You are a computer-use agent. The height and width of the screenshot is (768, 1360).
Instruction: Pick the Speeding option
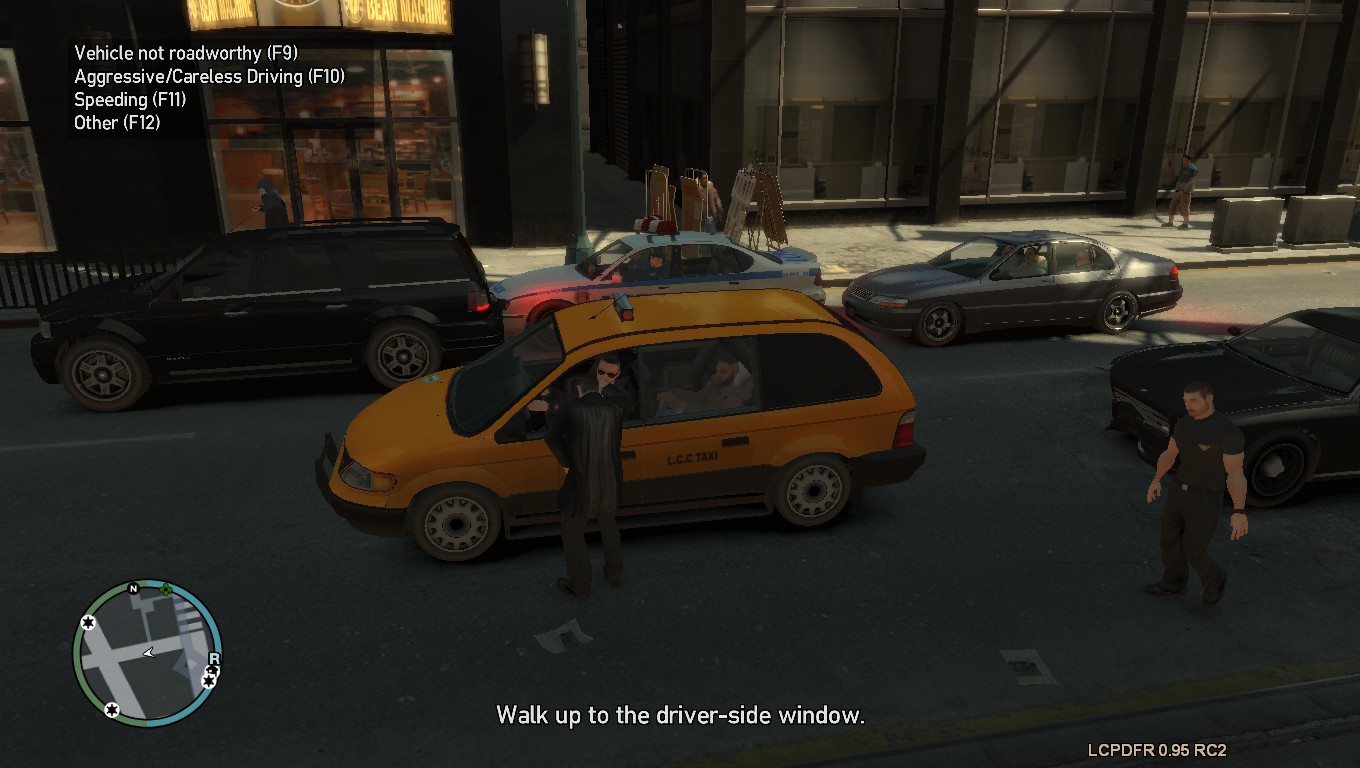coord(130,99)
